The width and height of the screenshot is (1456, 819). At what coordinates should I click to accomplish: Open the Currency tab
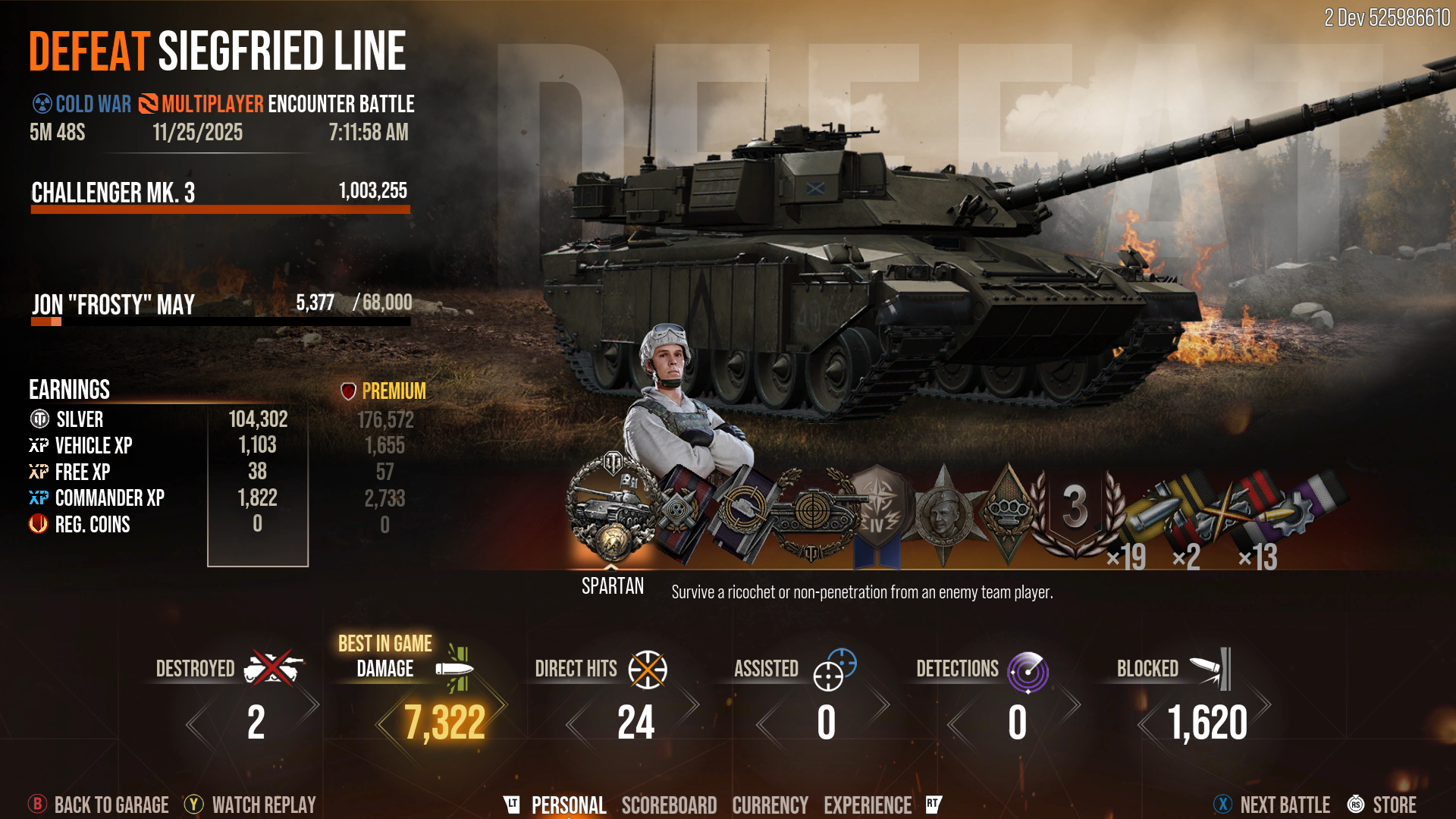(x=770, y=805)
